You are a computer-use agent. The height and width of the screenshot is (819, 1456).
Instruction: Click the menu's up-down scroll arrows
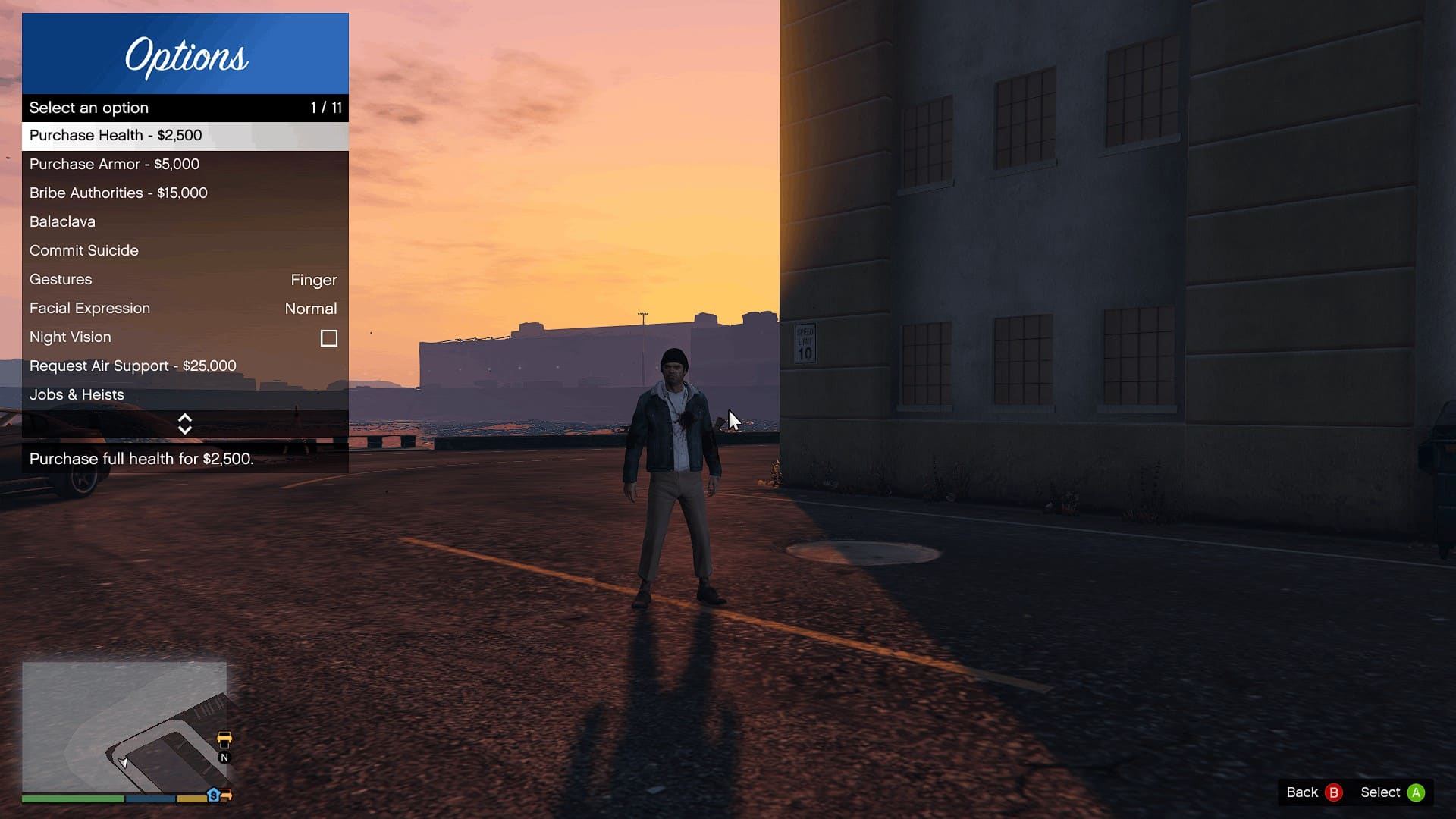[x=185, y=424]
